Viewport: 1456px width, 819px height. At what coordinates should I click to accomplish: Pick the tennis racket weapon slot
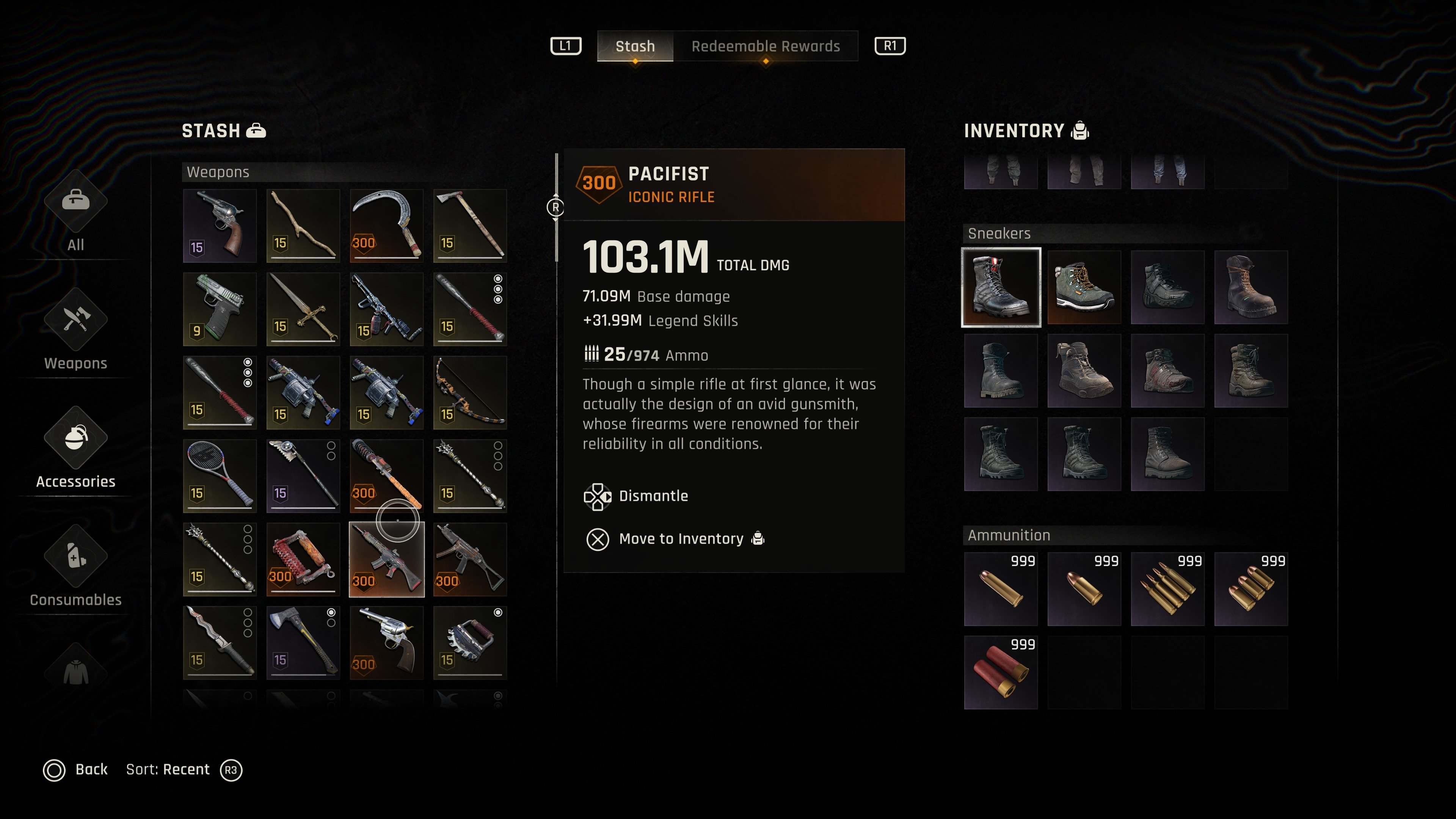[x=220, y=476]
